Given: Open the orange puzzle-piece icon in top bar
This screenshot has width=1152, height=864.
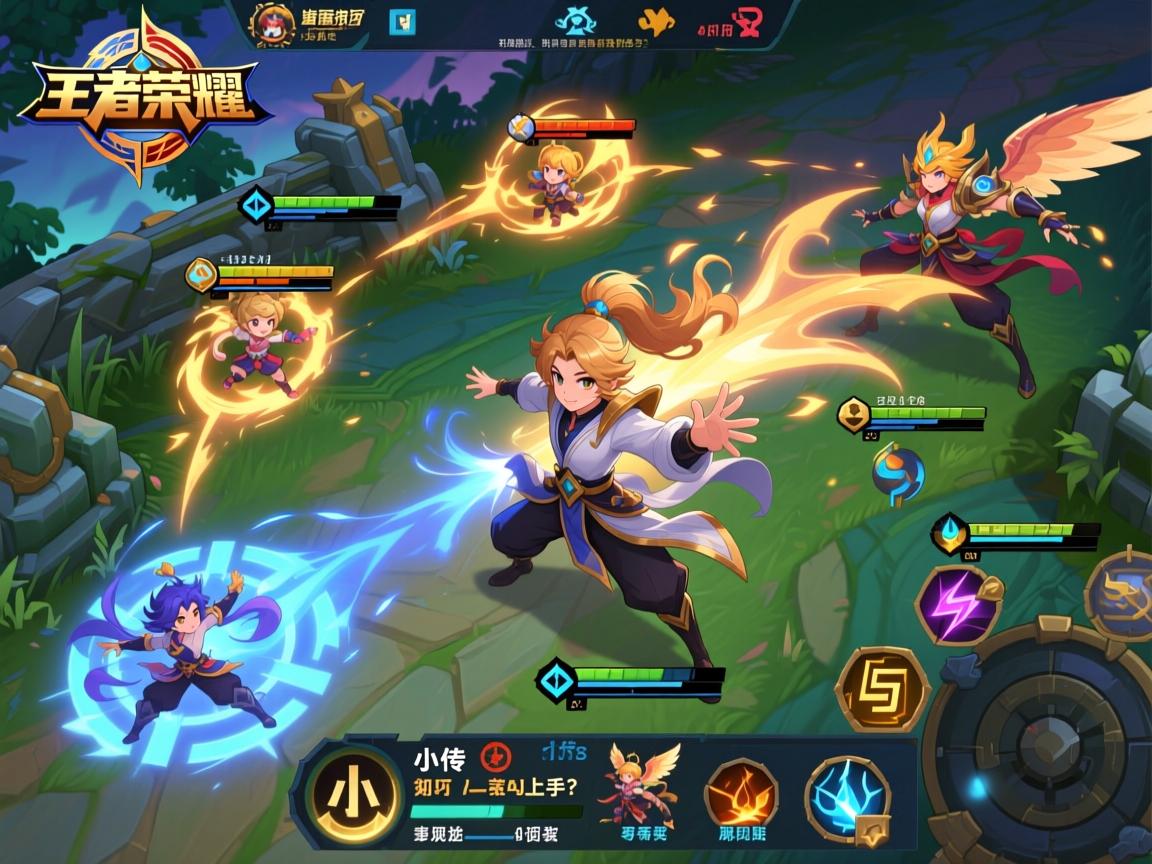Looking at the screenshot, I should click(x=656, y=21).
